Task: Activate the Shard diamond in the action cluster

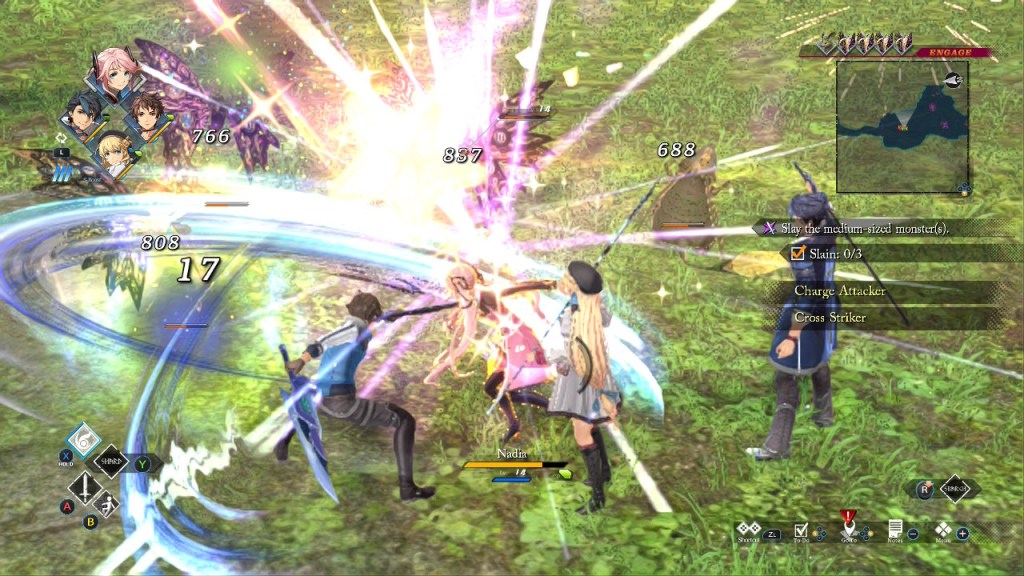Action: [x=111, y=463]
